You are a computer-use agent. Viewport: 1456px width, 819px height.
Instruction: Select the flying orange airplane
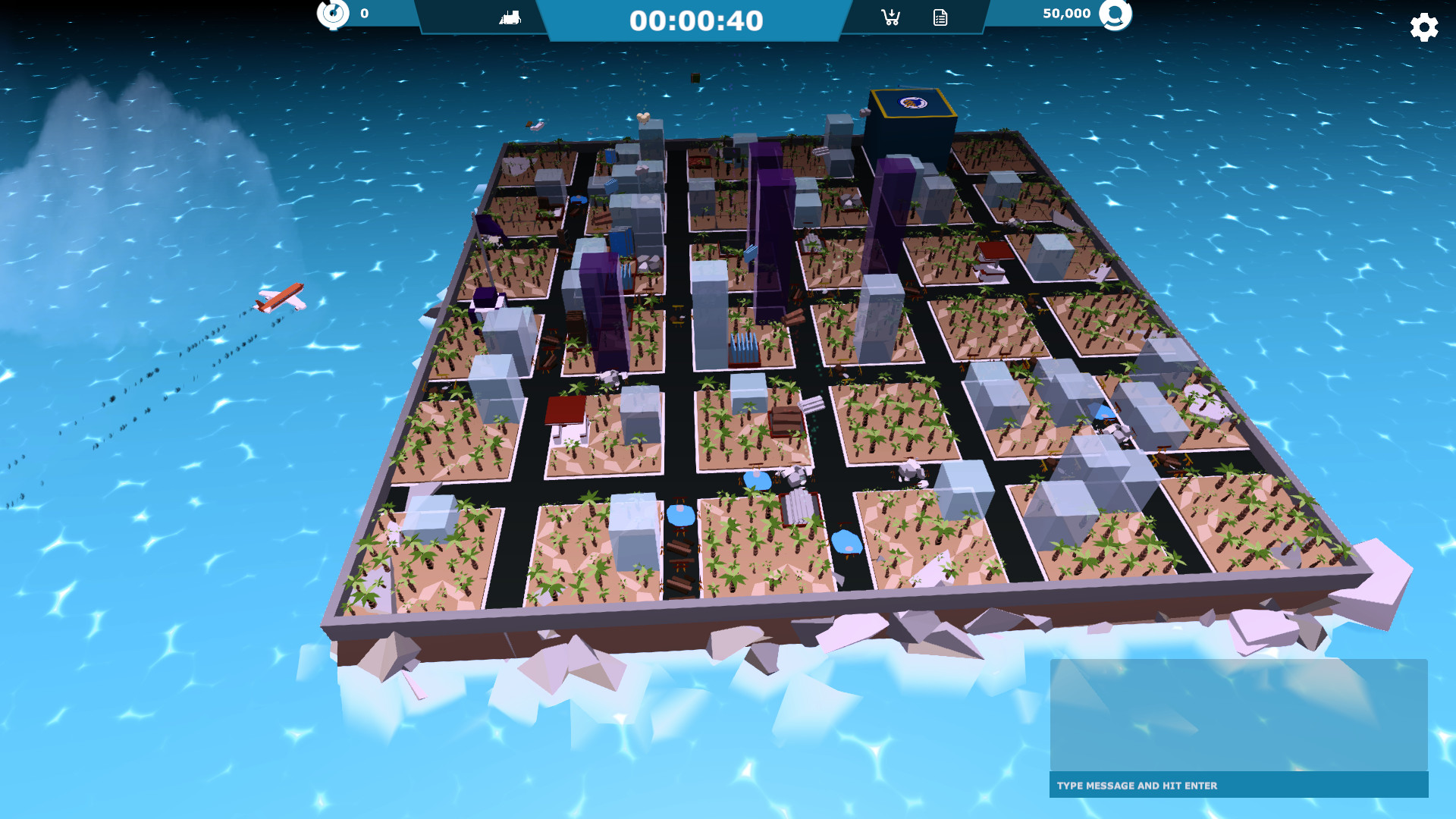[281, 297]
